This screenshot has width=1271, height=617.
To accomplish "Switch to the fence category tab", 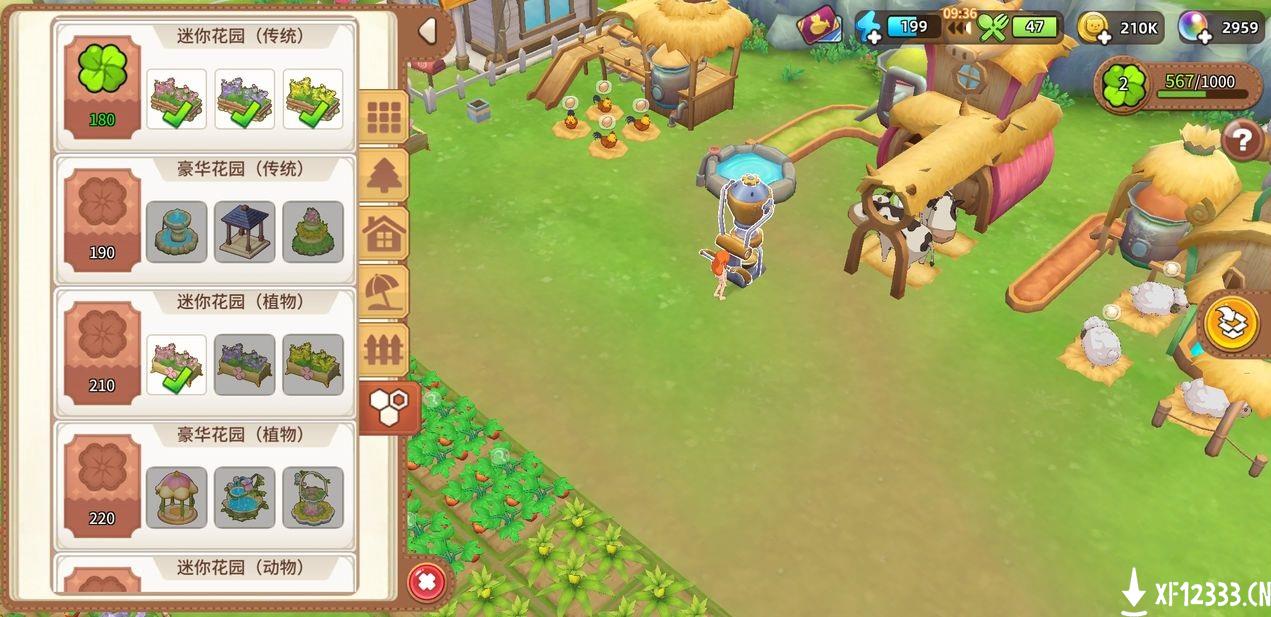I will (384, 350).
